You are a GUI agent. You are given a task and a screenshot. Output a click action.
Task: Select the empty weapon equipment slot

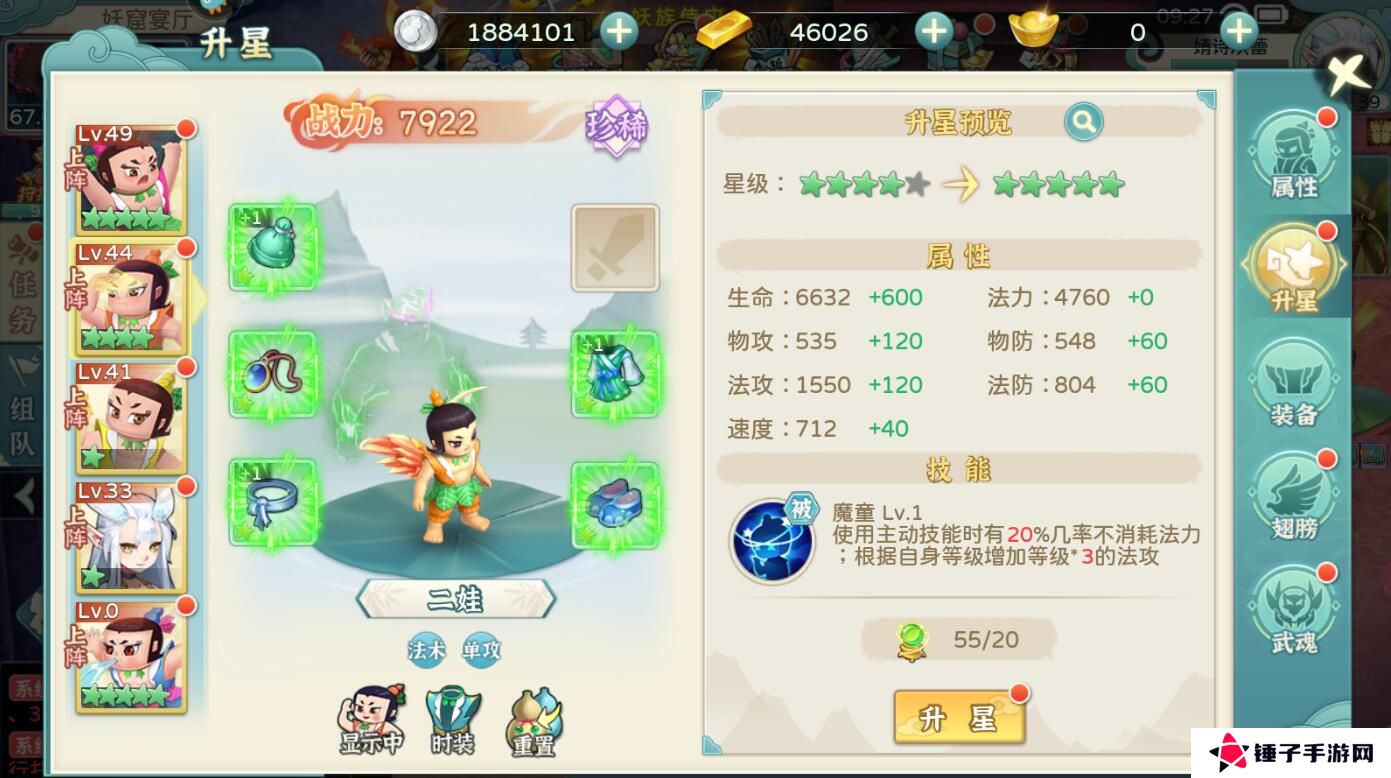(x=615, y=248)
